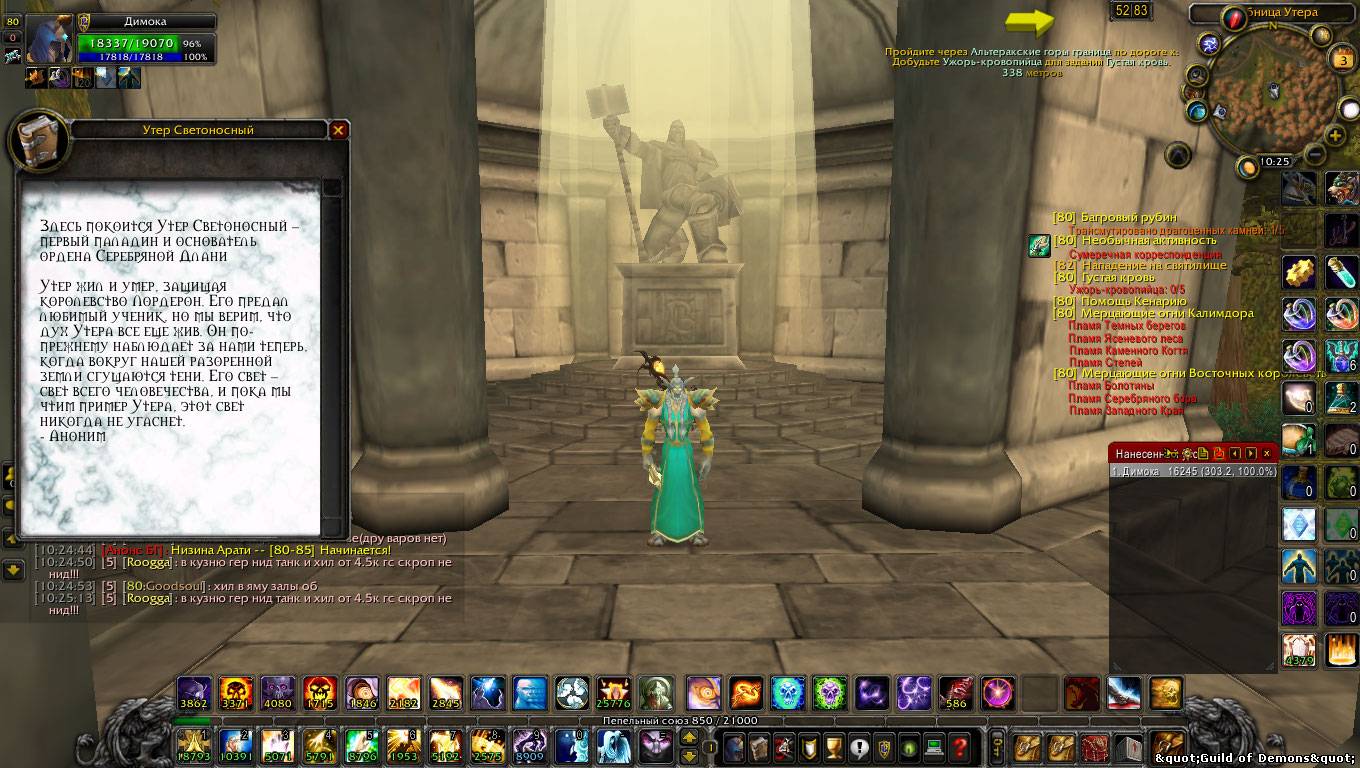Use the blue skull ability icon

[787, 692]
